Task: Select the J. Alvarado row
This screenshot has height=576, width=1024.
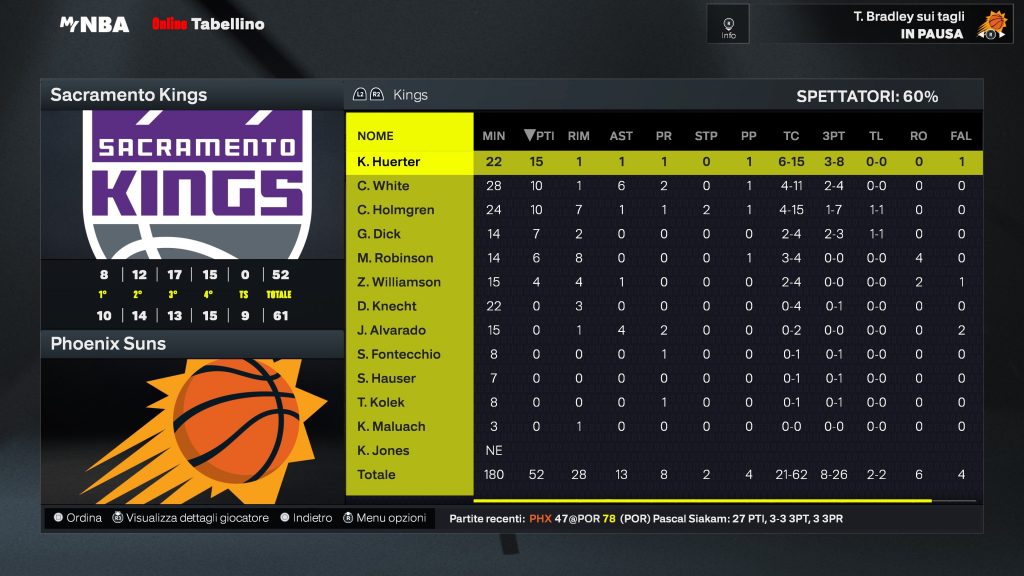Action: click(x=391, y=330)
